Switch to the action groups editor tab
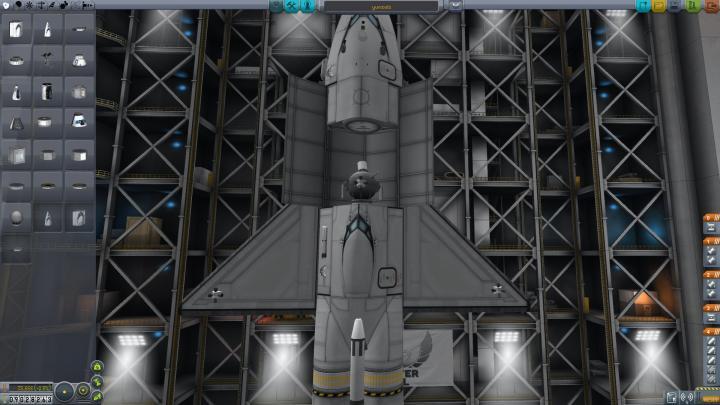The width and height of the screenshot is (720, 405). (x=291, y=6)
